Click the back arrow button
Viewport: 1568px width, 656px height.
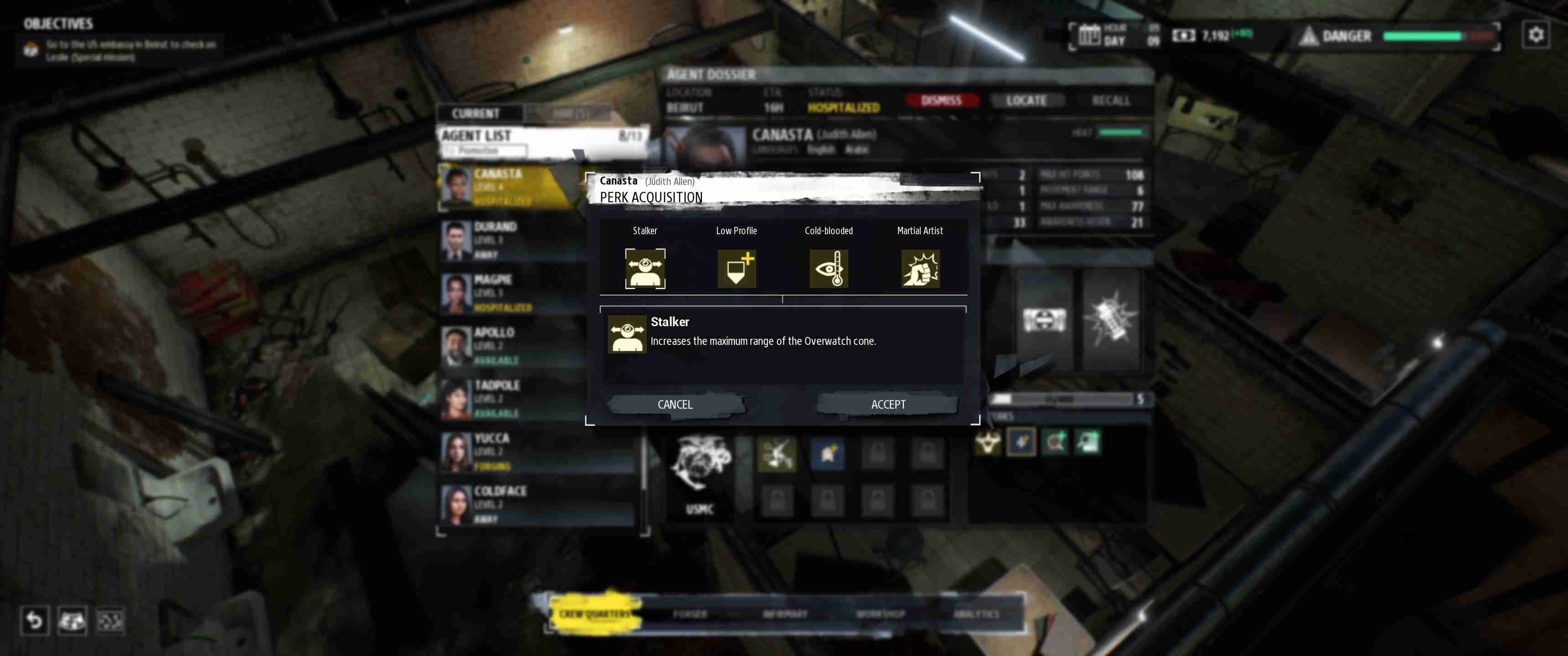[34, 621]
